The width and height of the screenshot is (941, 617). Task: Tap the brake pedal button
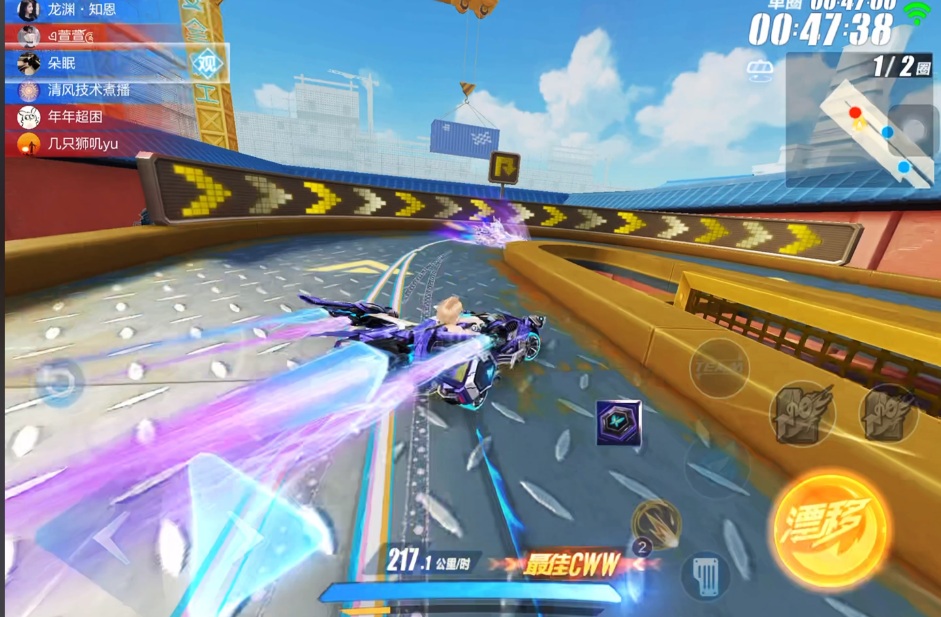click(705, 576)
